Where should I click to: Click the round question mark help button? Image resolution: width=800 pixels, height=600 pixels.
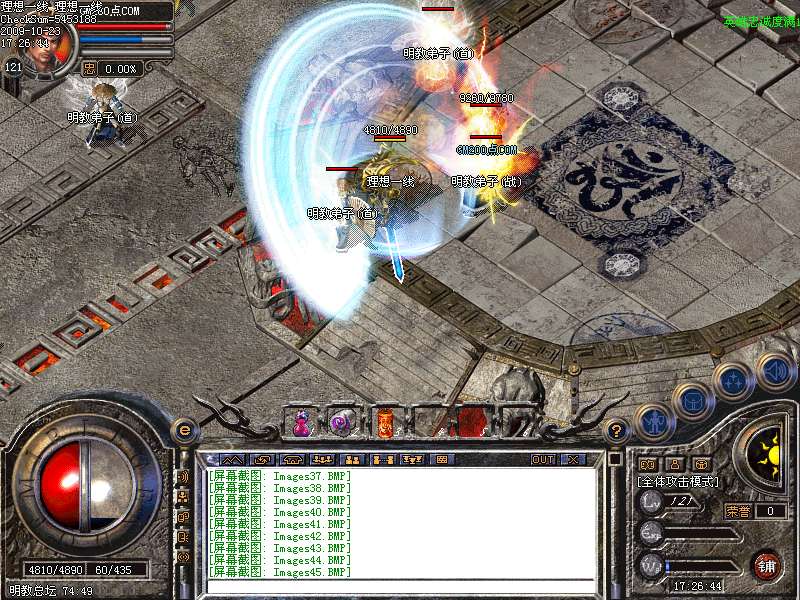617,431
